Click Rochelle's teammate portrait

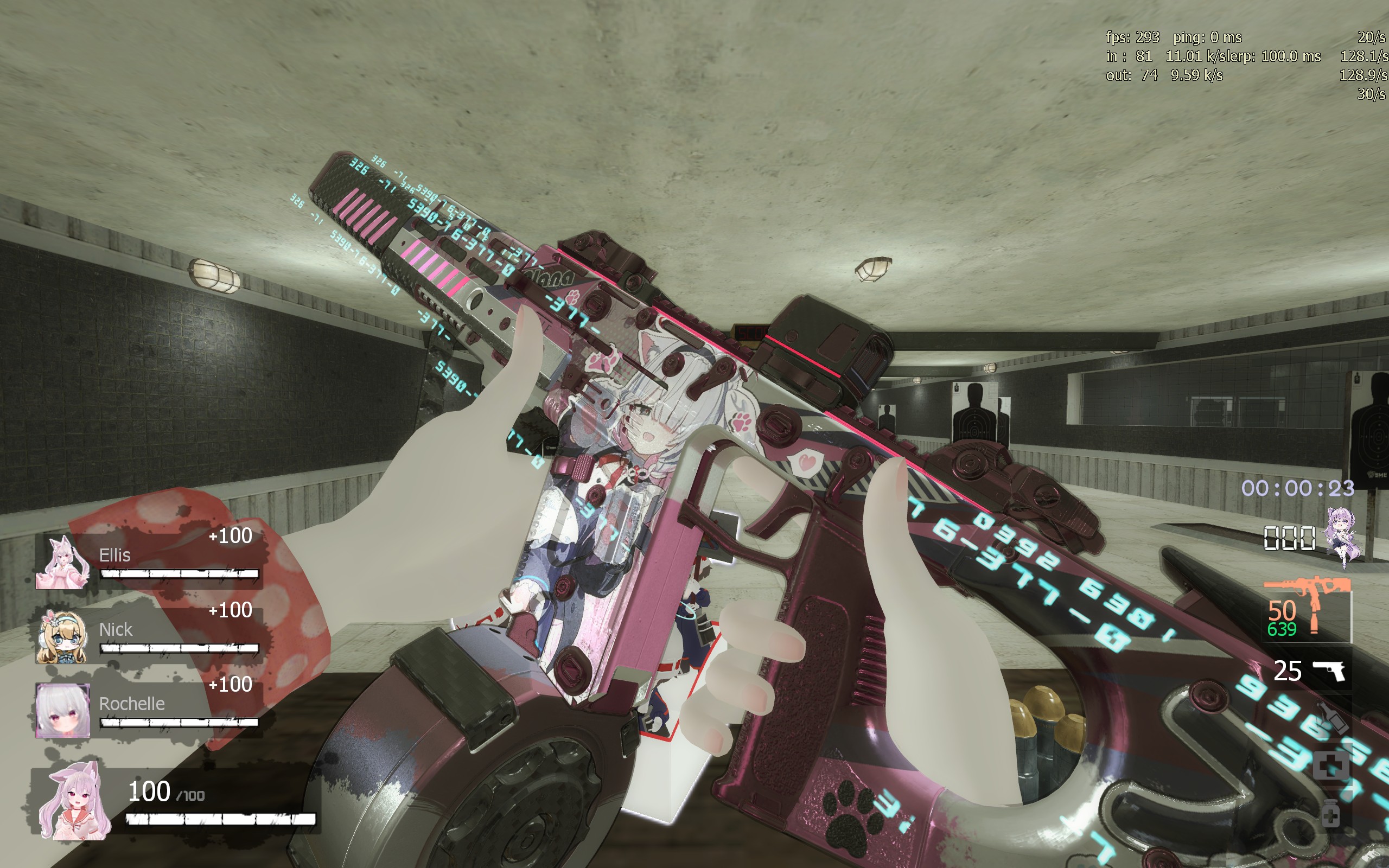coord(62,711)
